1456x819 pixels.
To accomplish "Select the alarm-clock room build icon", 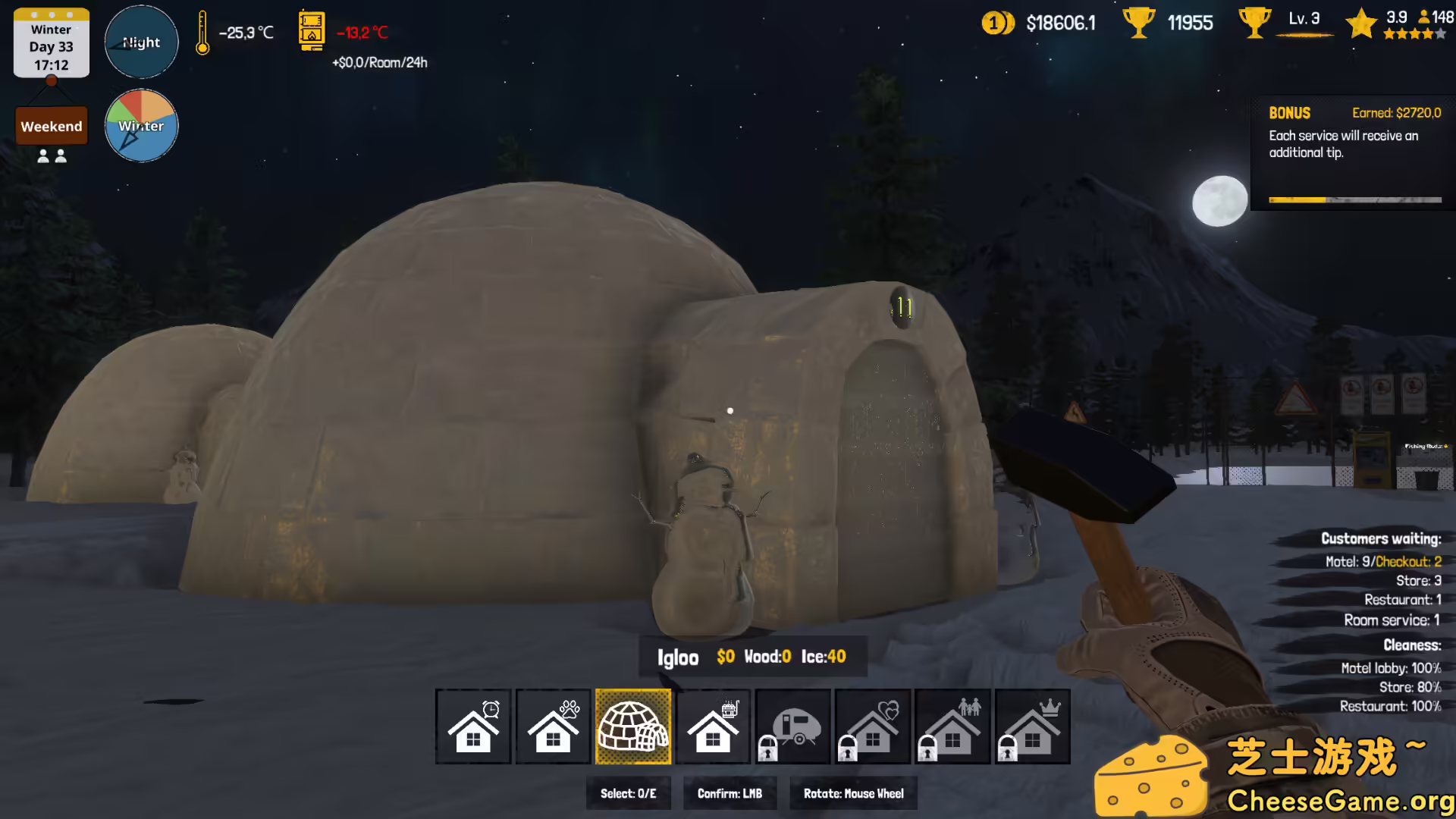I will (472, 726).
